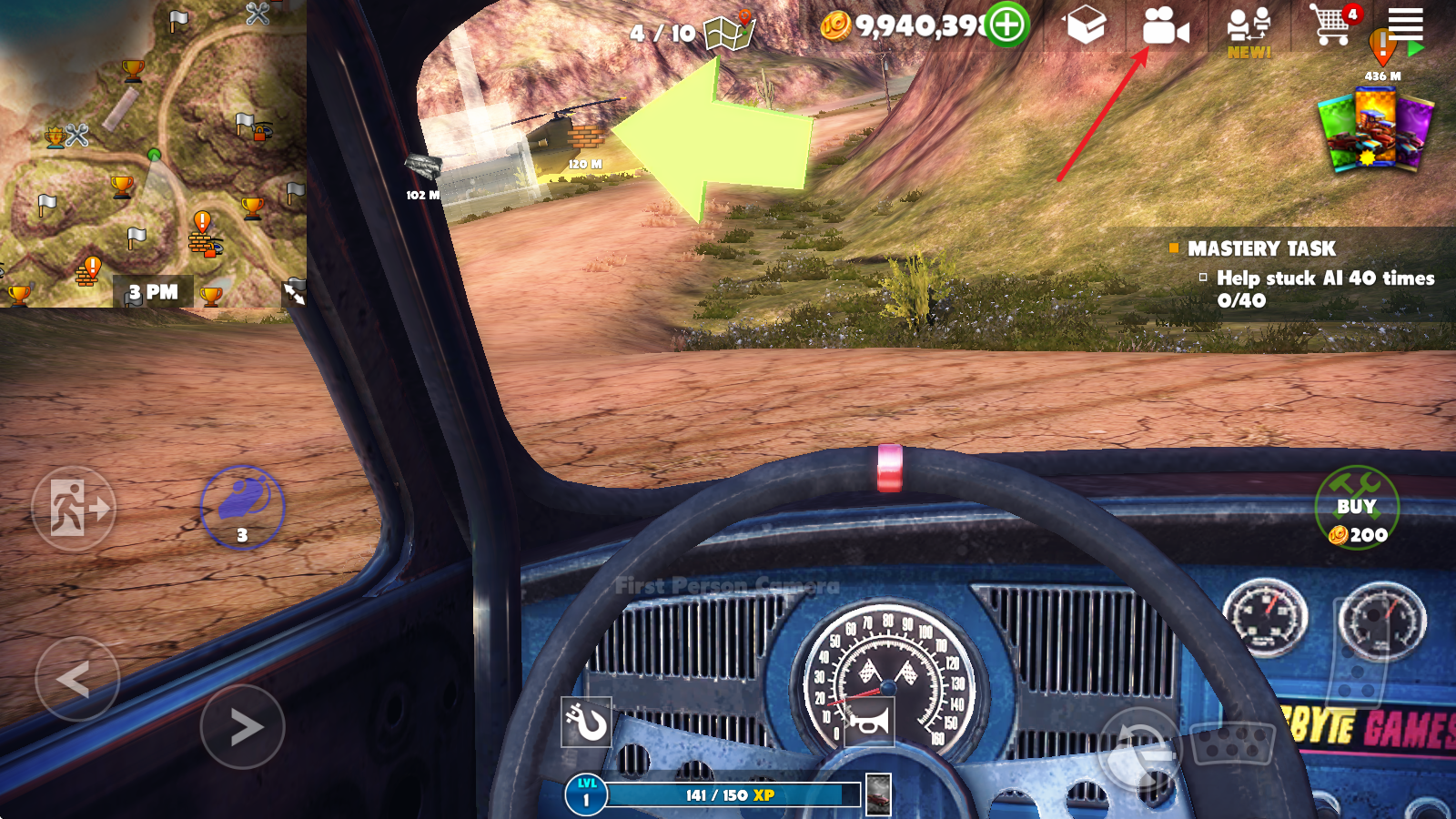The width and height of the screenshot is (1456, 819).
Task: Select the vehicle thumbnail beside the XP bar
Action: [878, 794]
